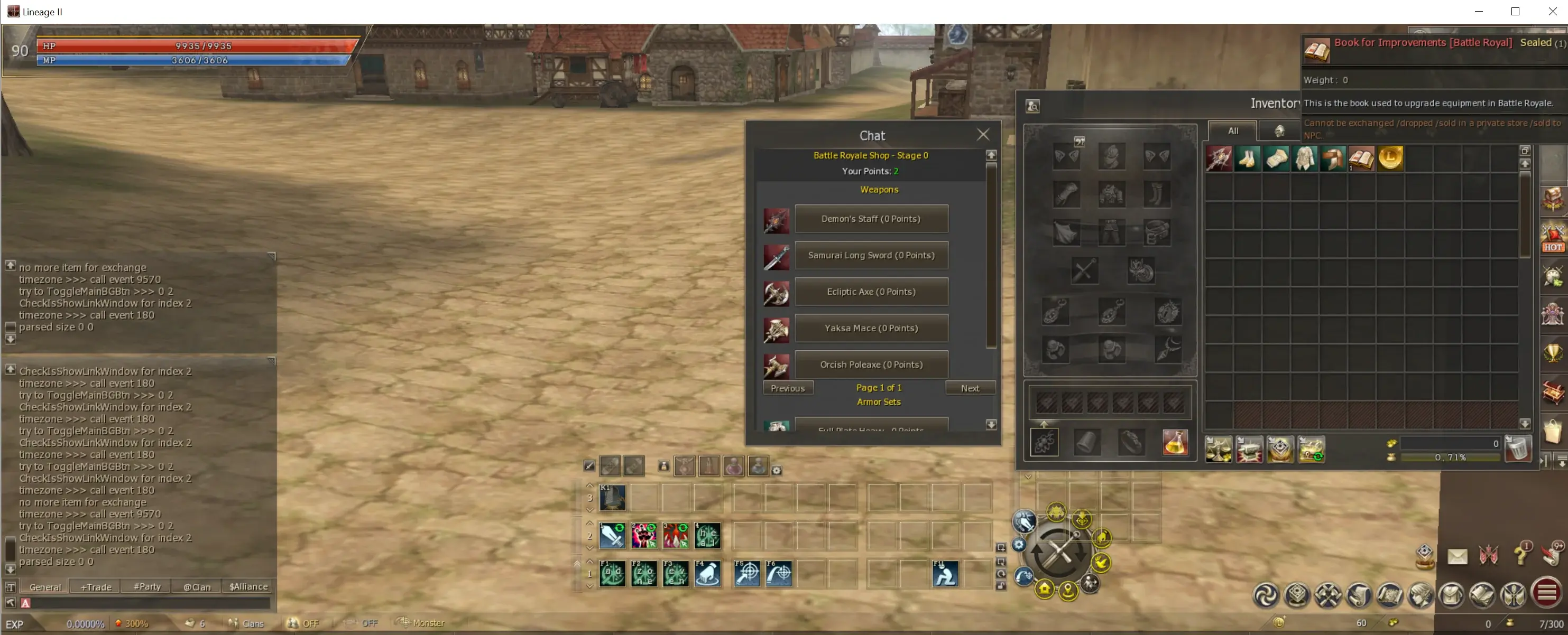This screenshot has height=635, width=1568.
Task: Open the All inventory tab
Action: (x=1233, y=131)
